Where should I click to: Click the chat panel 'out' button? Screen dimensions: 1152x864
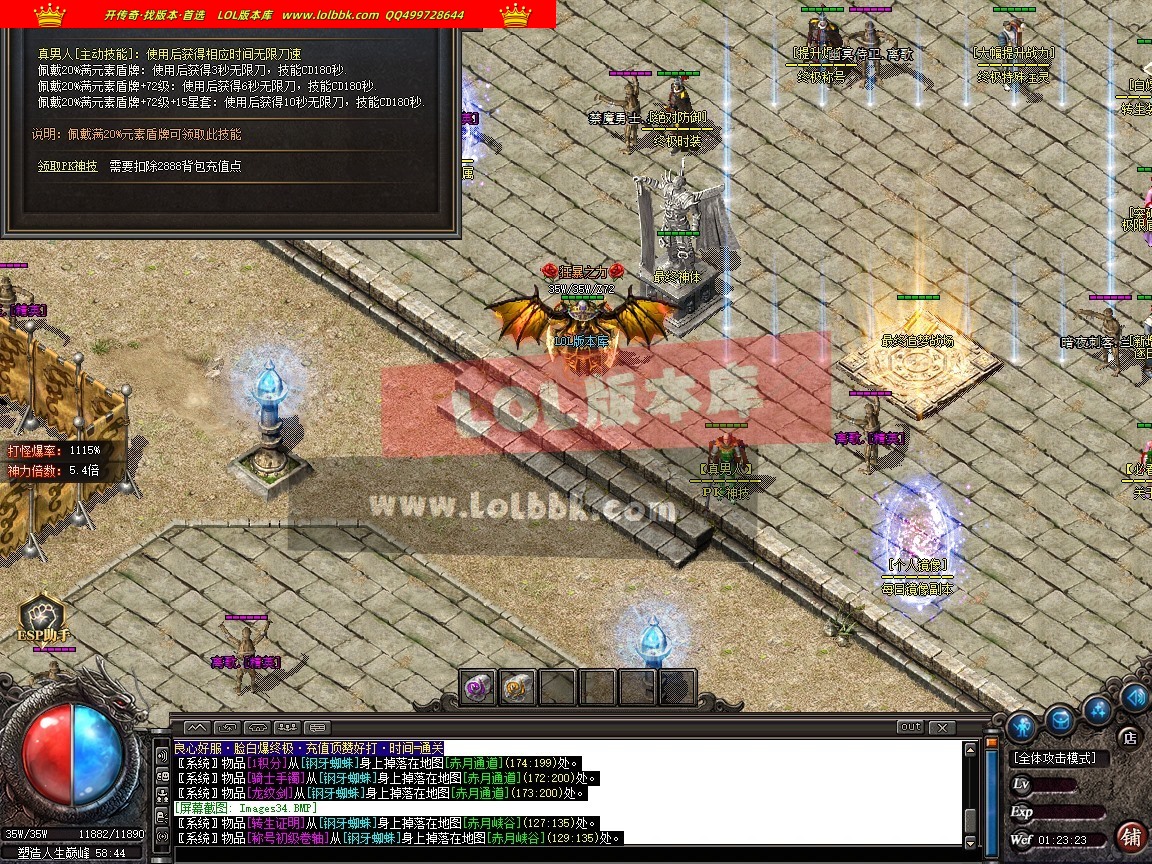click(x=910, y=727)
